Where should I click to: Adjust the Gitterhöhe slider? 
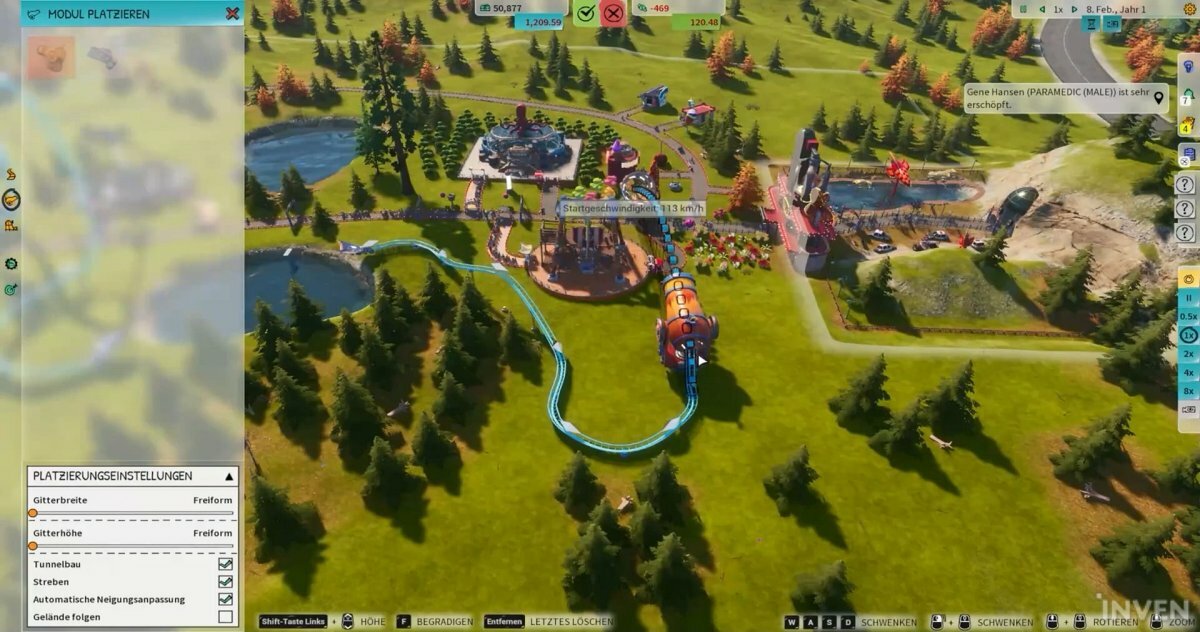point(33,546)
